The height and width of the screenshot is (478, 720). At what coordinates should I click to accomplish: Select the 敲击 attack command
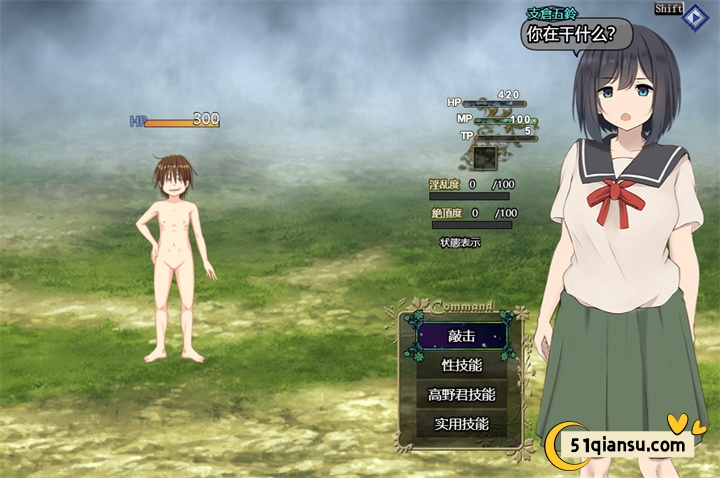coord(461,337)
